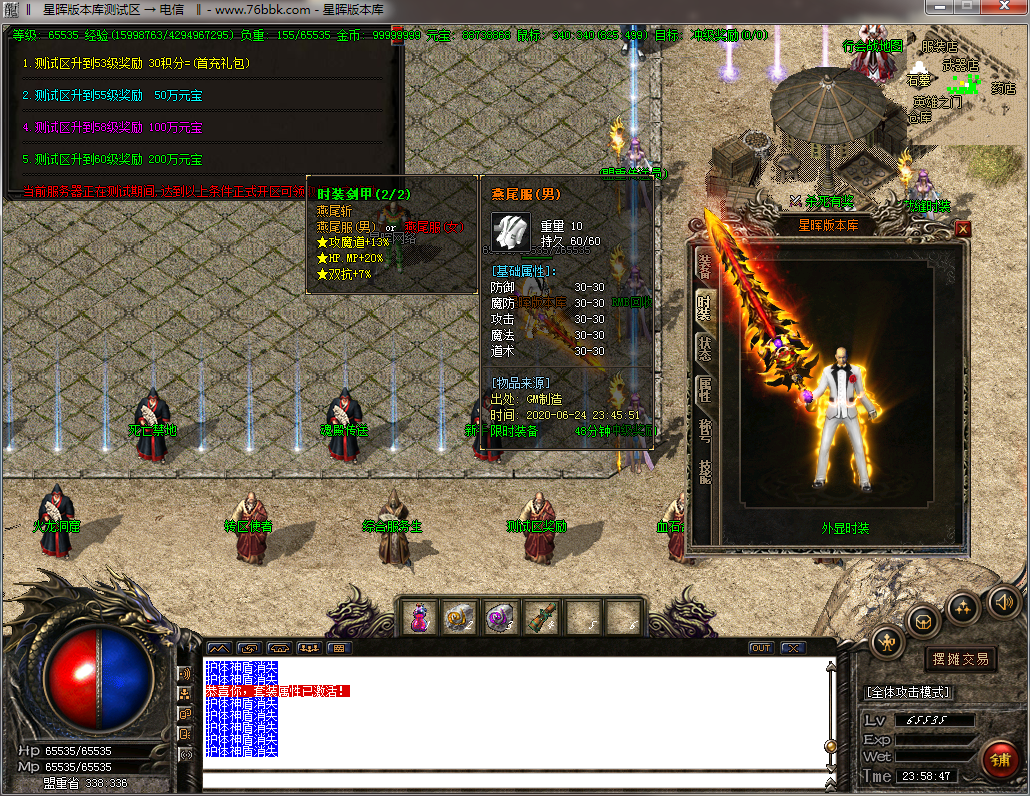Use the green rolled scroll hotbar item
Viewport: 1030px width, 796px height.
pyautogui.click(x=541, y=618)
